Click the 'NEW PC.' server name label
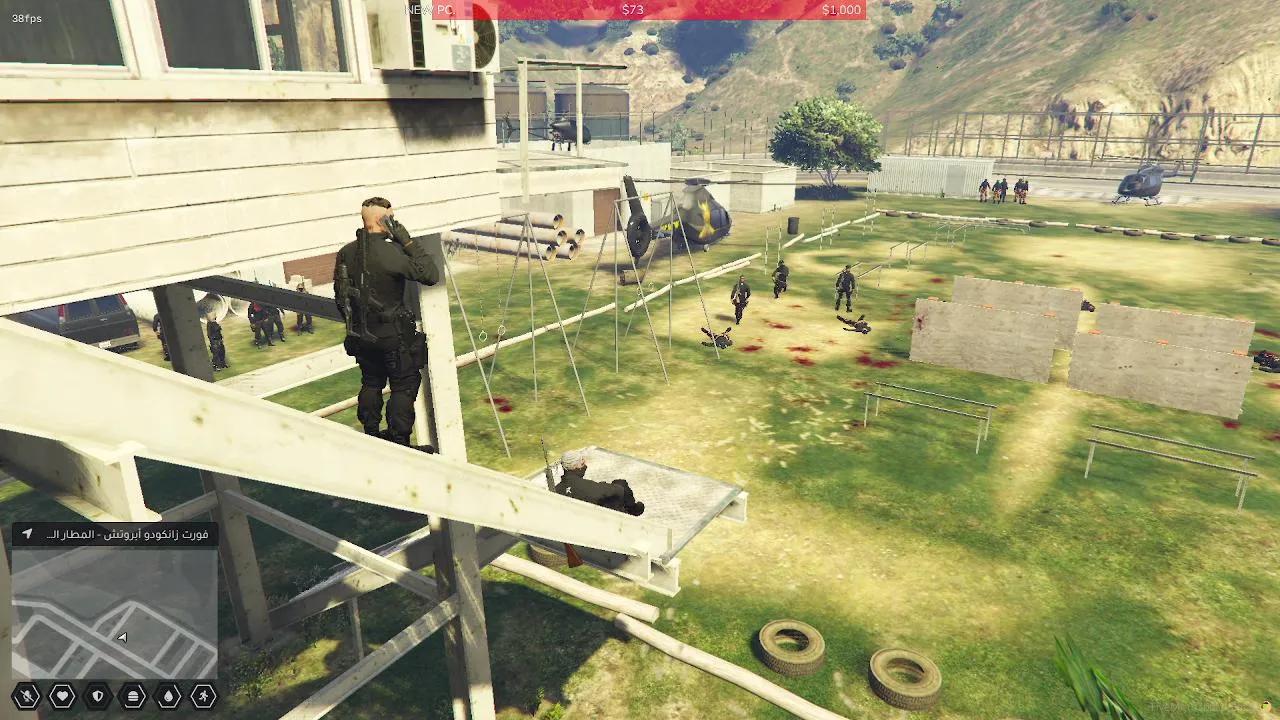The height and width of the screenshot is (720, 1280). [x=432, y=11]
